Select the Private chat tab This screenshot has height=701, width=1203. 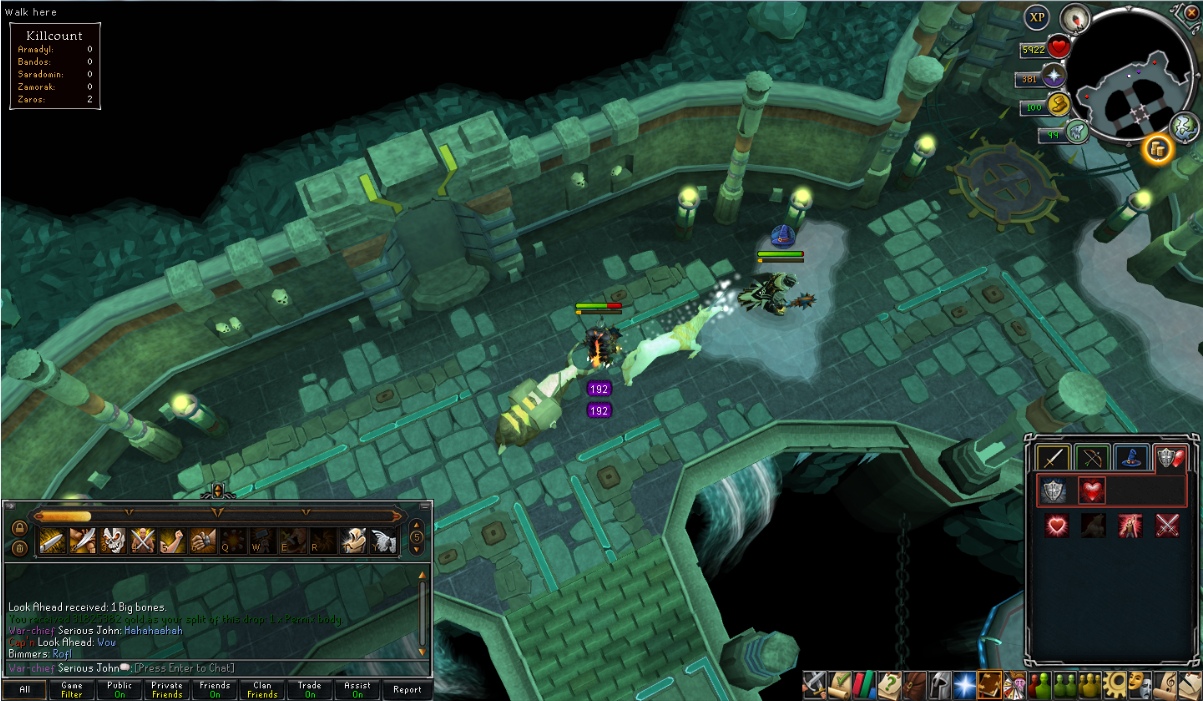(167, 690)
